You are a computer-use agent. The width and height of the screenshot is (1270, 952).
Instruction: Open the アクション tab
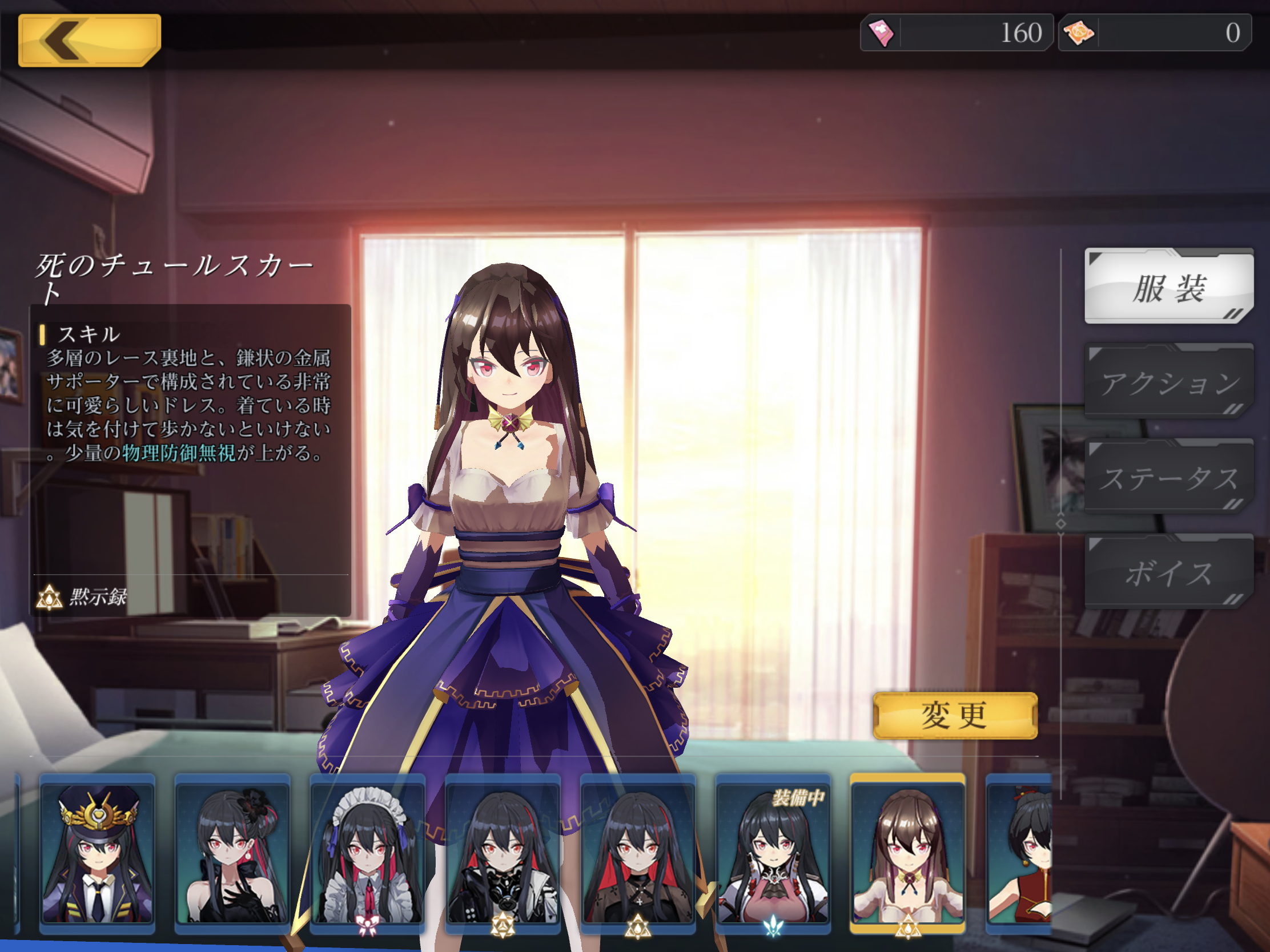pyautogui.click(x=1168, y=382)
